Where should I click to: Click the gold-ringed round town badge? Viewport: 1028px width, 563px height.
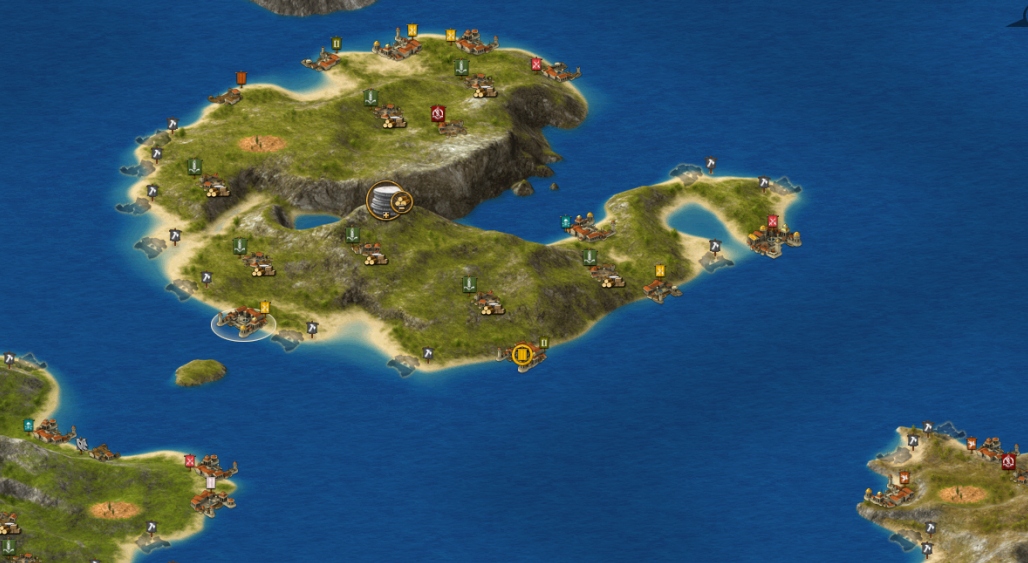point(522,354)
